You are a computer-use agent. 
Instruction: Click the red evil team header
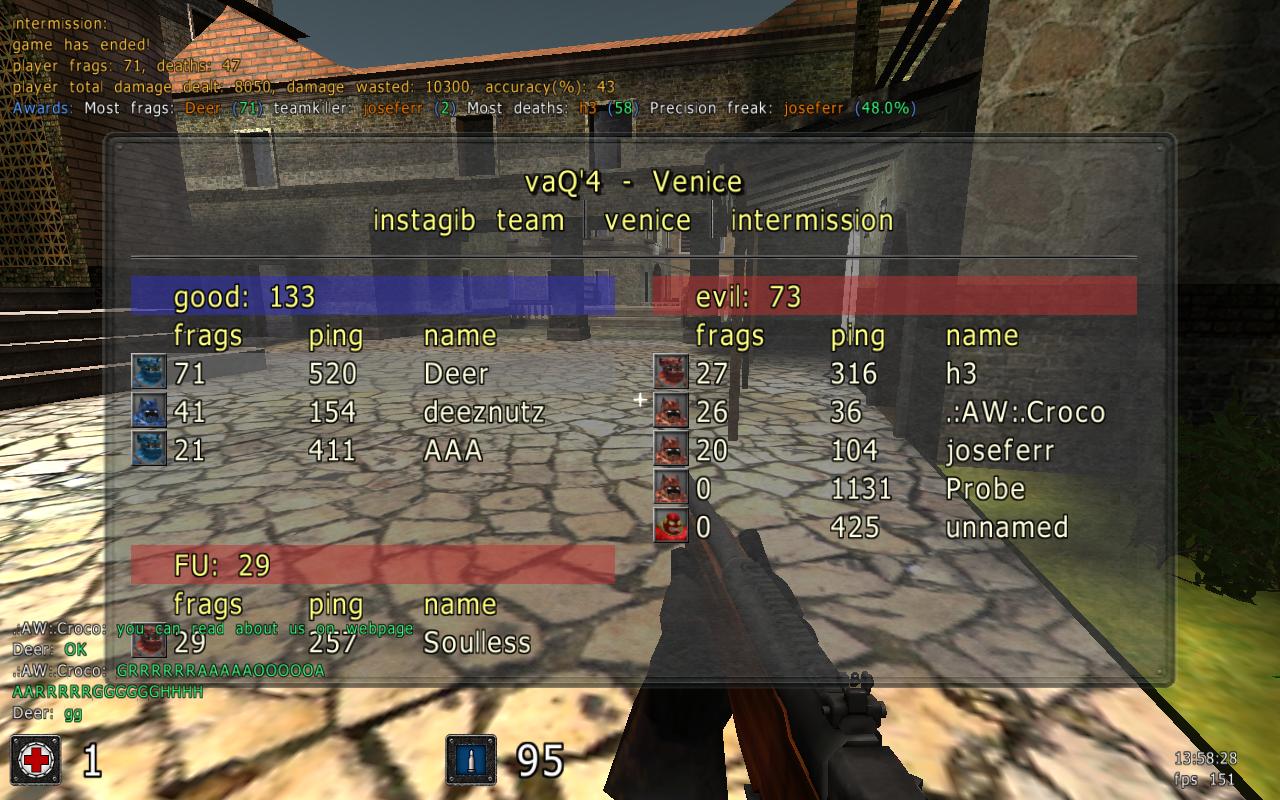(x=894, y=297)
